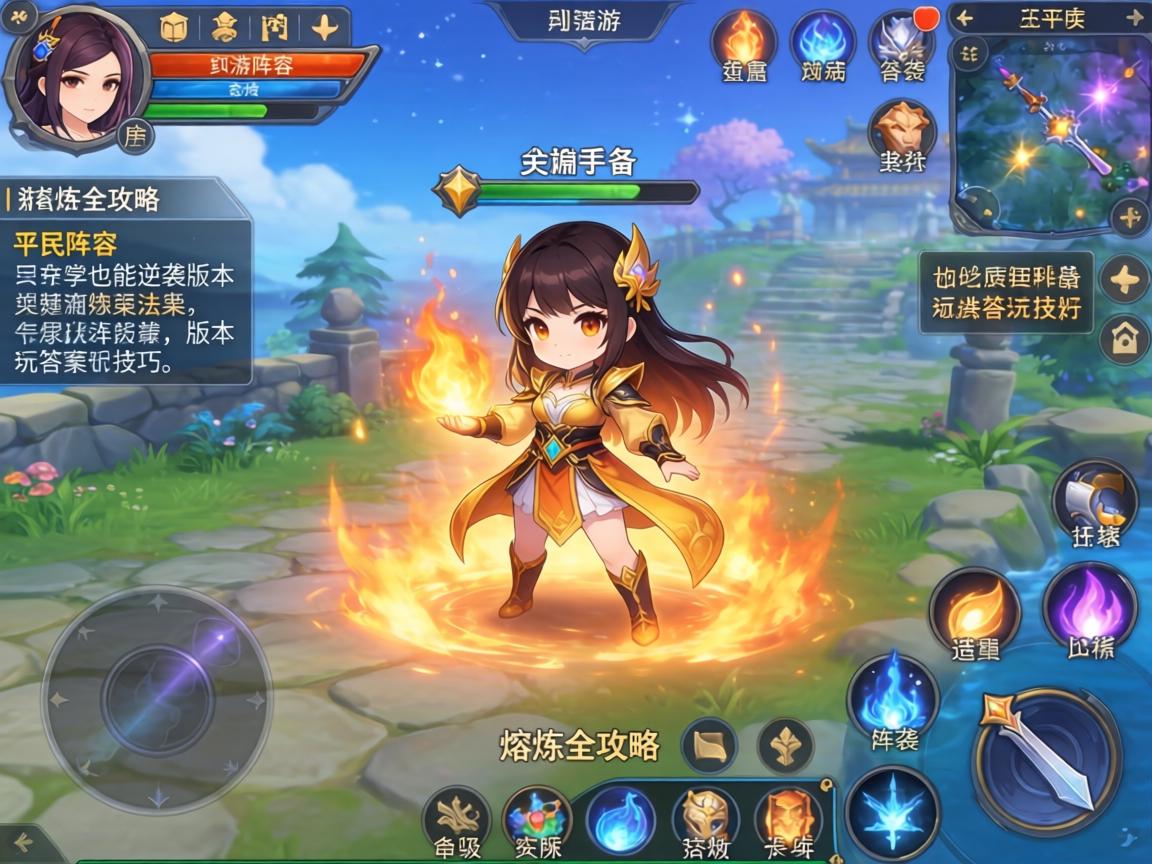Screen dimensions: 1152x864
Task: Open the blue lotus flame top menu
Action: [x=822, y=42]
